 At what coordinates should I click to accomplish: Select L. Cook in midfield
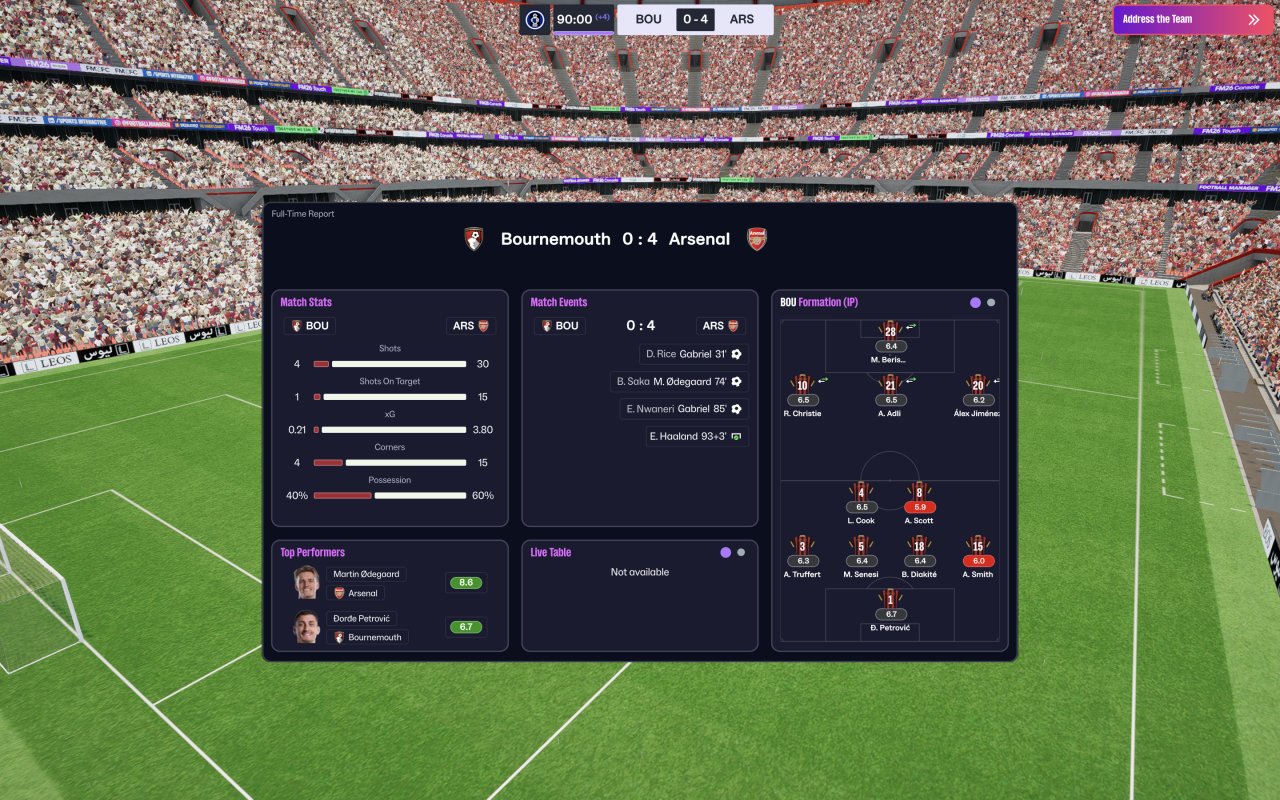(x=861, y=492)
